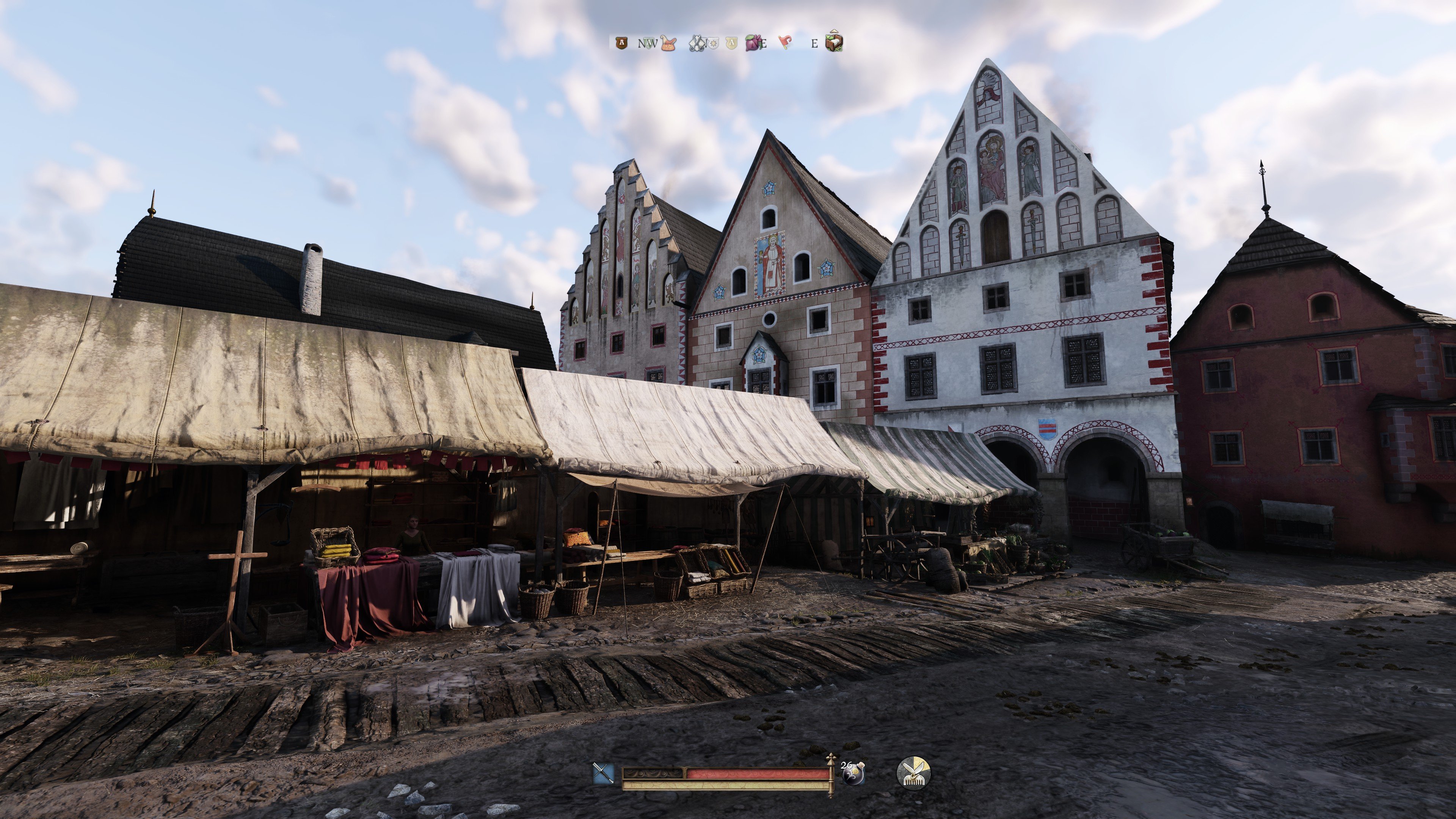Click the scissors tailor marker on compass
1456x819 pixels.
pyautogui.click(x=697, y=43)
